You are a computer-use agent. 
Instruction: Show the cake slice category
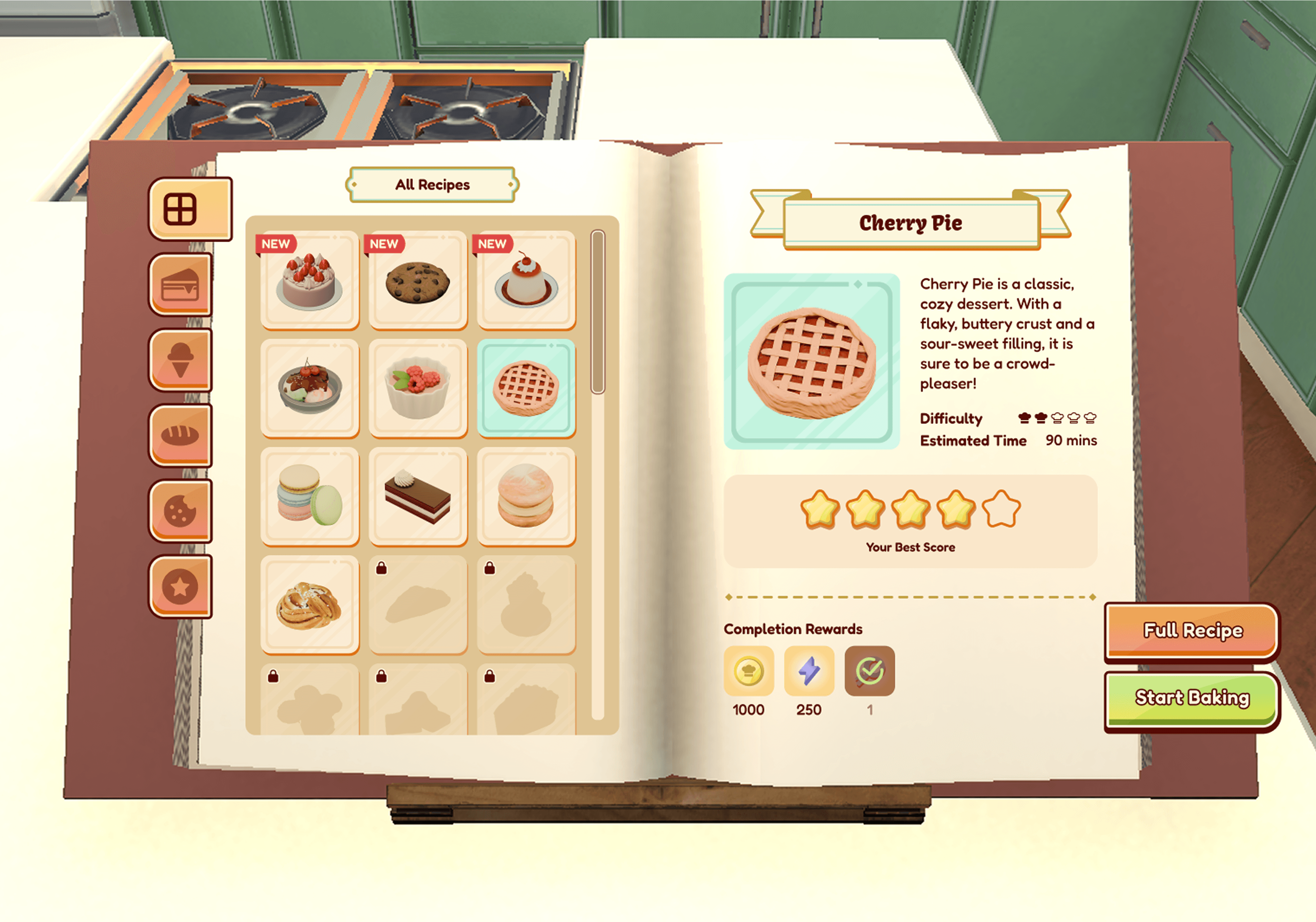180,284
